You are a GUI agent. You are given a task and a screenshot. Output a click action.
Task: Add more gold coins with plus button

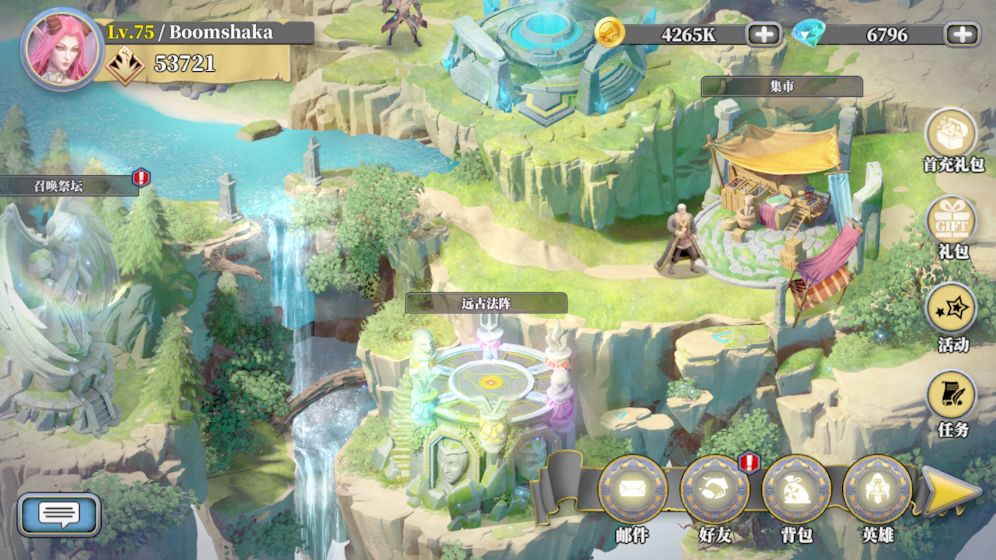(763, 34)
